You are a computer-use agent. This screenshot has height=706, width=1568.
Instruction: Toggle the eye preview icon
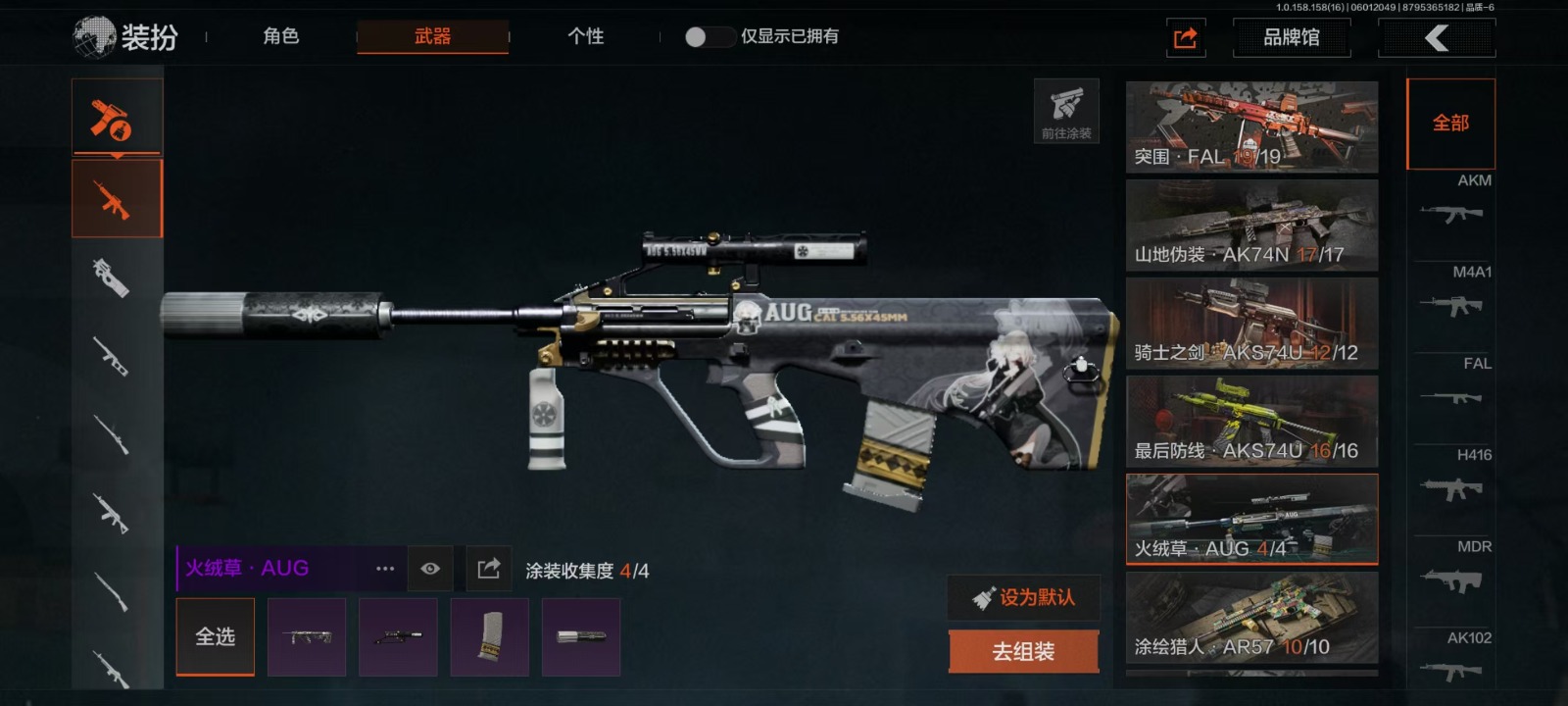[x=430, y=569]
